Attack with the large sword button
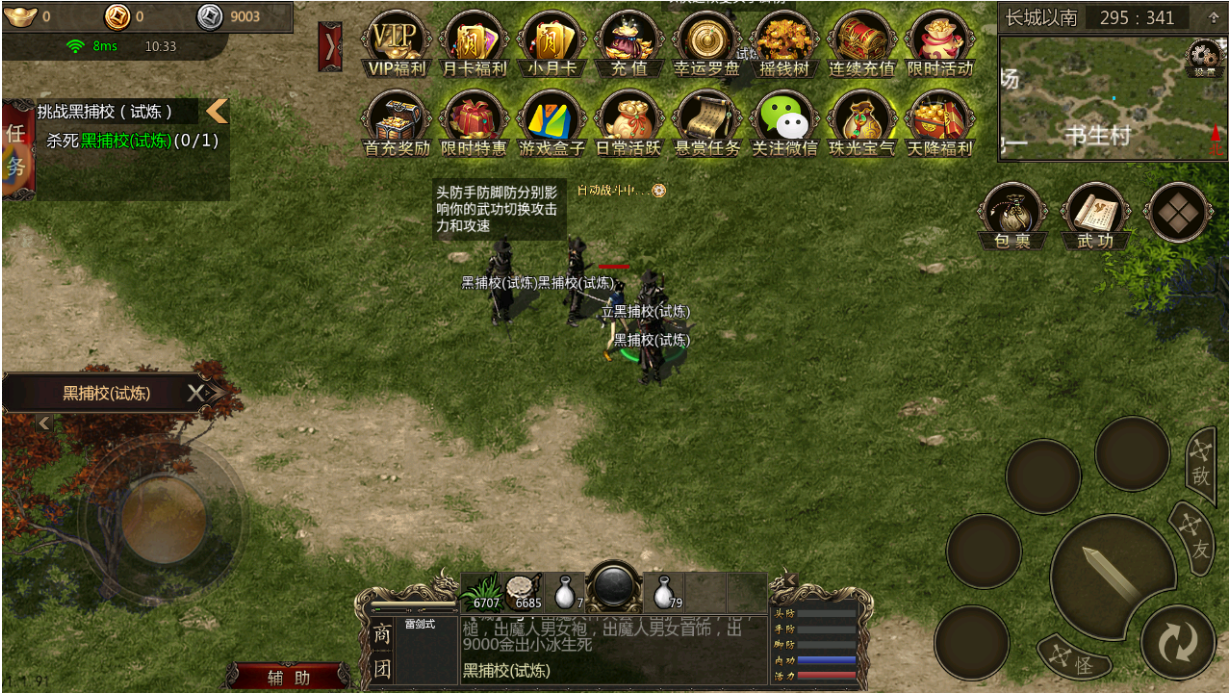This screenshot has height=695, width=1230. click(1111, 573)
